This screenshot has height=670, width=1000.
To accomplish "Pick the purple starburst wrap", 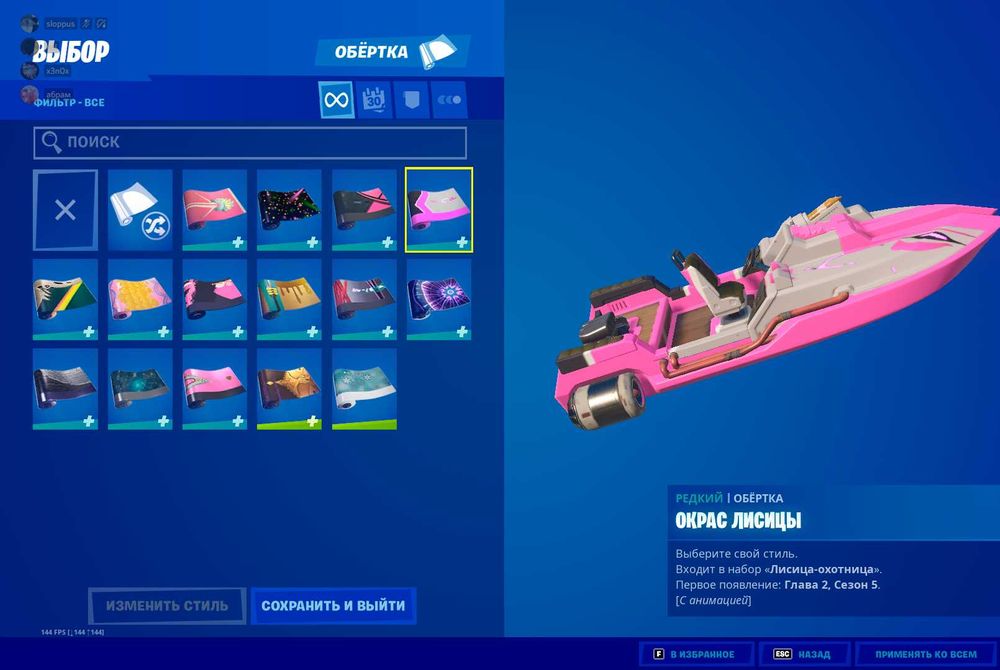I will click(439, 299).
